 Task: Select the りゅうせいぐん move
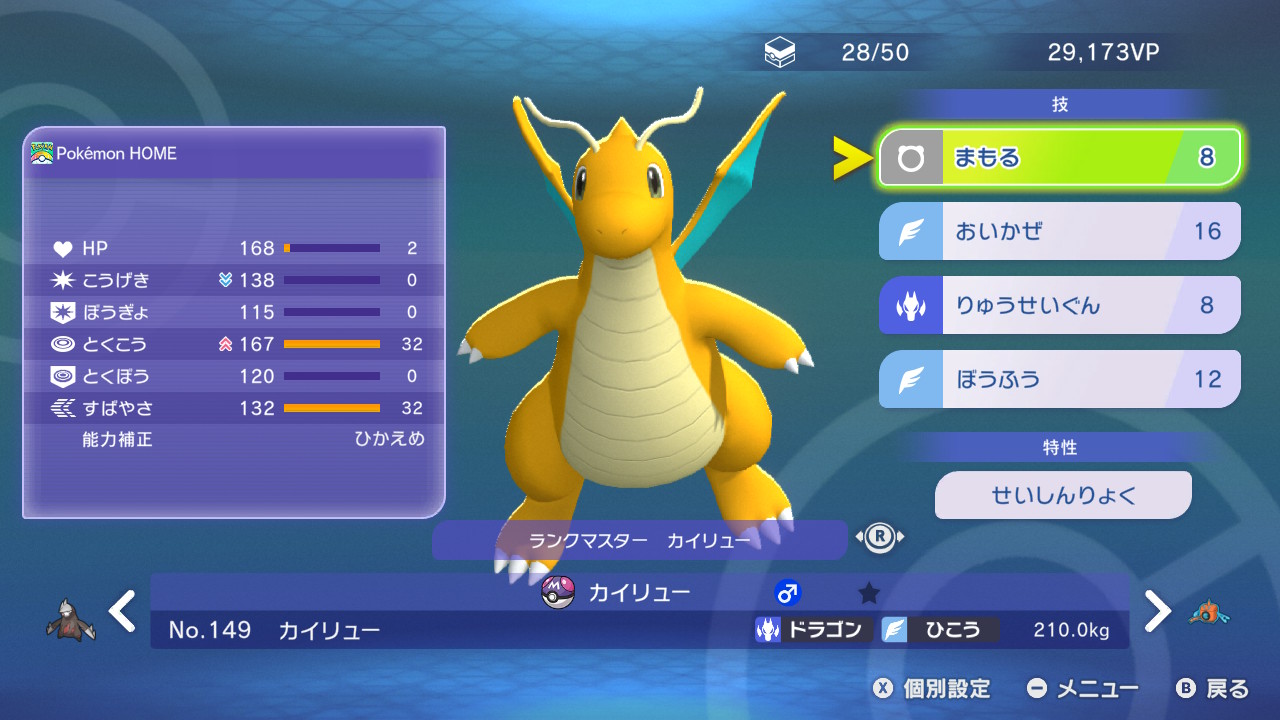pyautogui.click(x=1059, y=305)
